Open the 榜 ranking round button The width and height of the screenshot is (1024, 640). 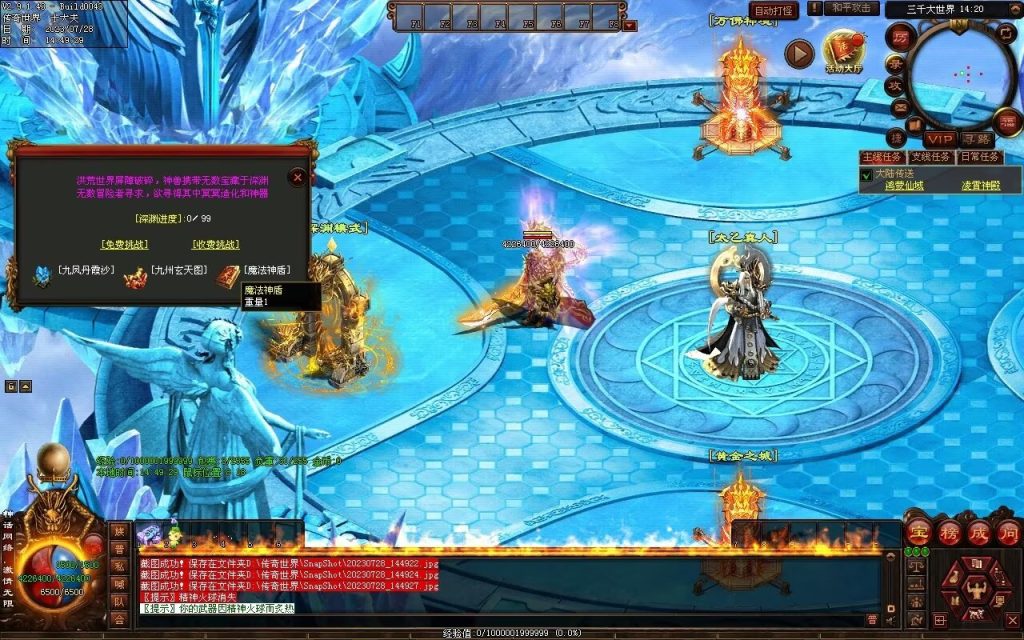click(948, 532)
